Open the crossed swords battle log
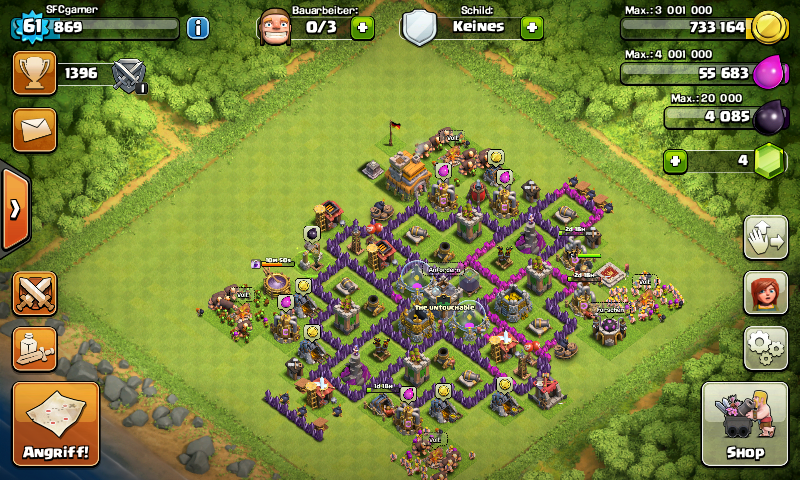 (34, 293)
